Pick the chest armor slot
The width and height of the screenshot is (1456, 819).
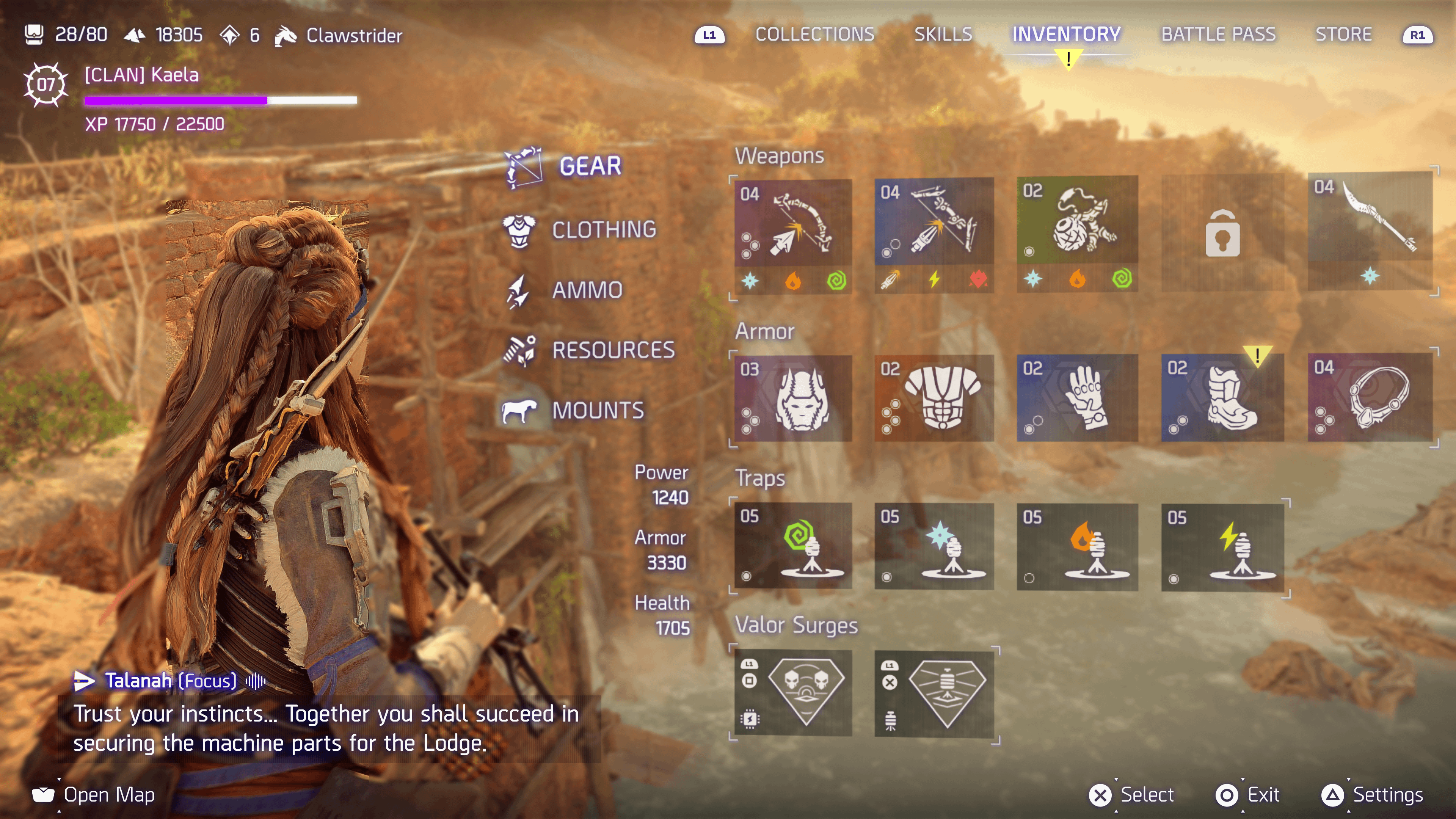point(934,398)
